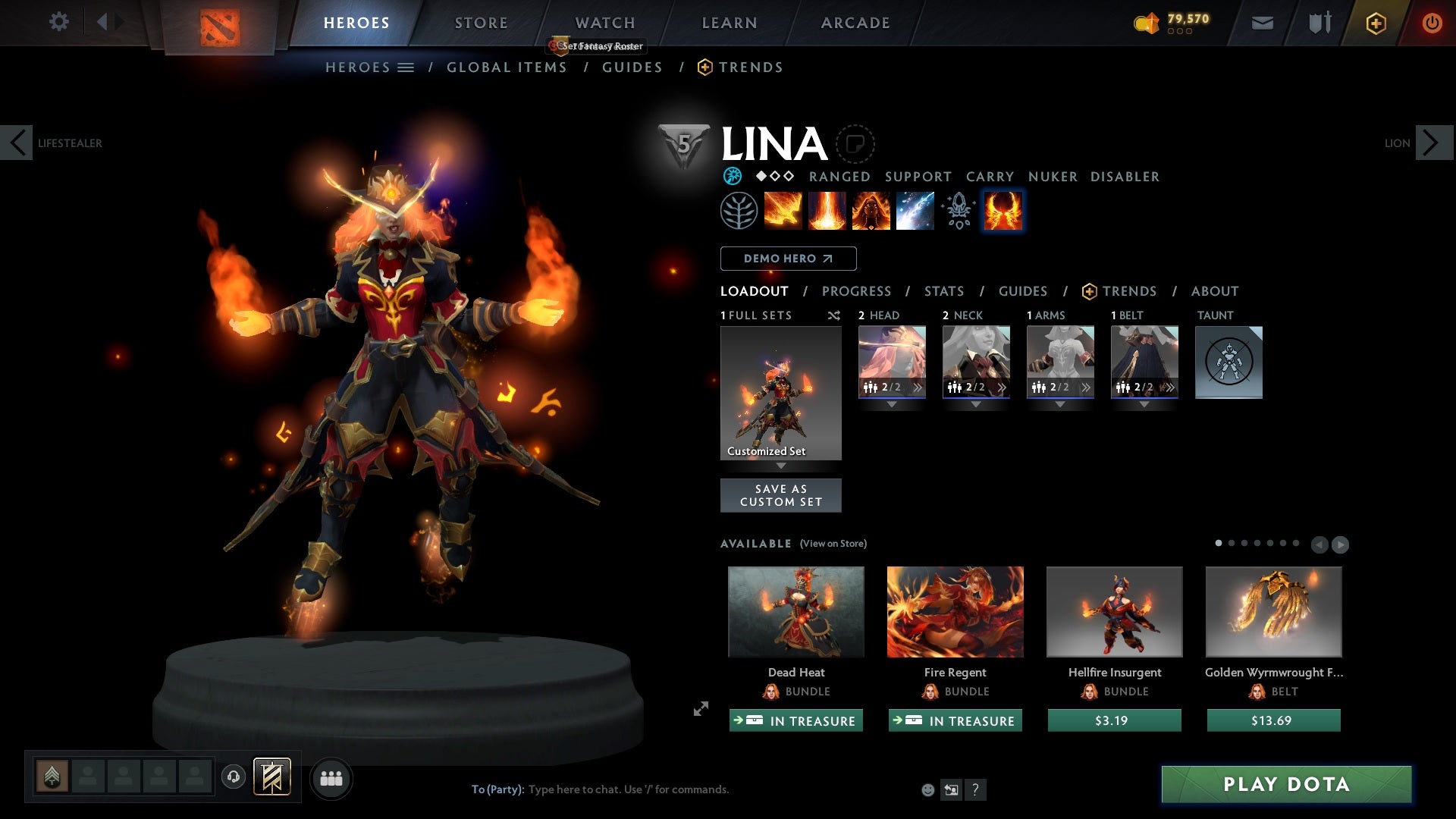The width and height of the screenshot is (1456, 819).
Task: Toggle the shuffle icon next to Full Sets
Action: (x=834, y=316)
